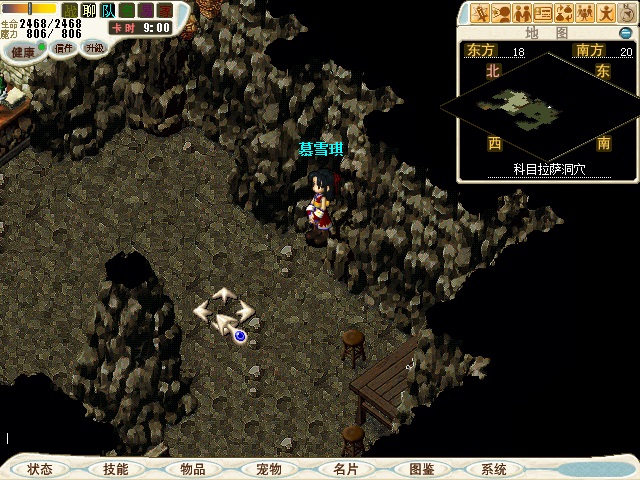Click the 升級 level-up button

point(94,47)
